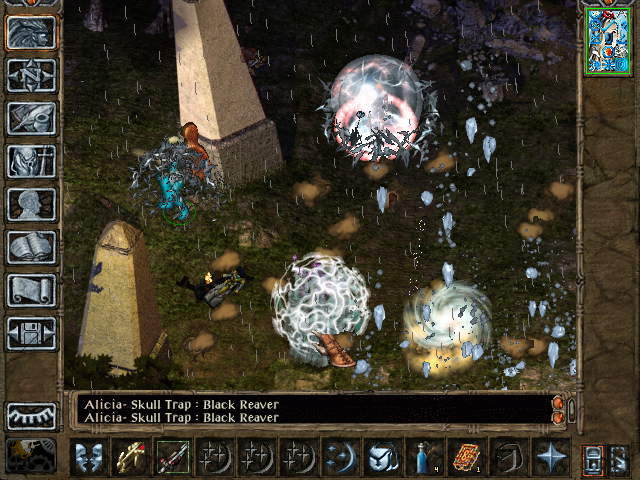Open special abilities with the four-pointed star icon

click(x=550, y=456)
